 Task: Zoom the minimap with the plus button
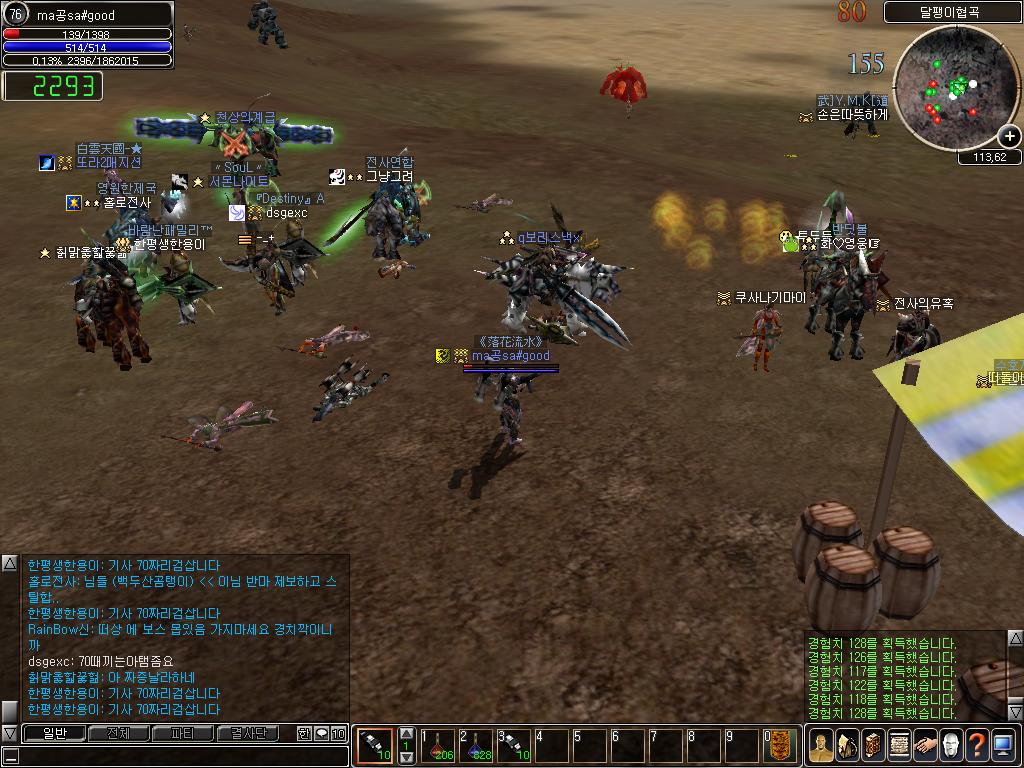(x=1009, y=136)
